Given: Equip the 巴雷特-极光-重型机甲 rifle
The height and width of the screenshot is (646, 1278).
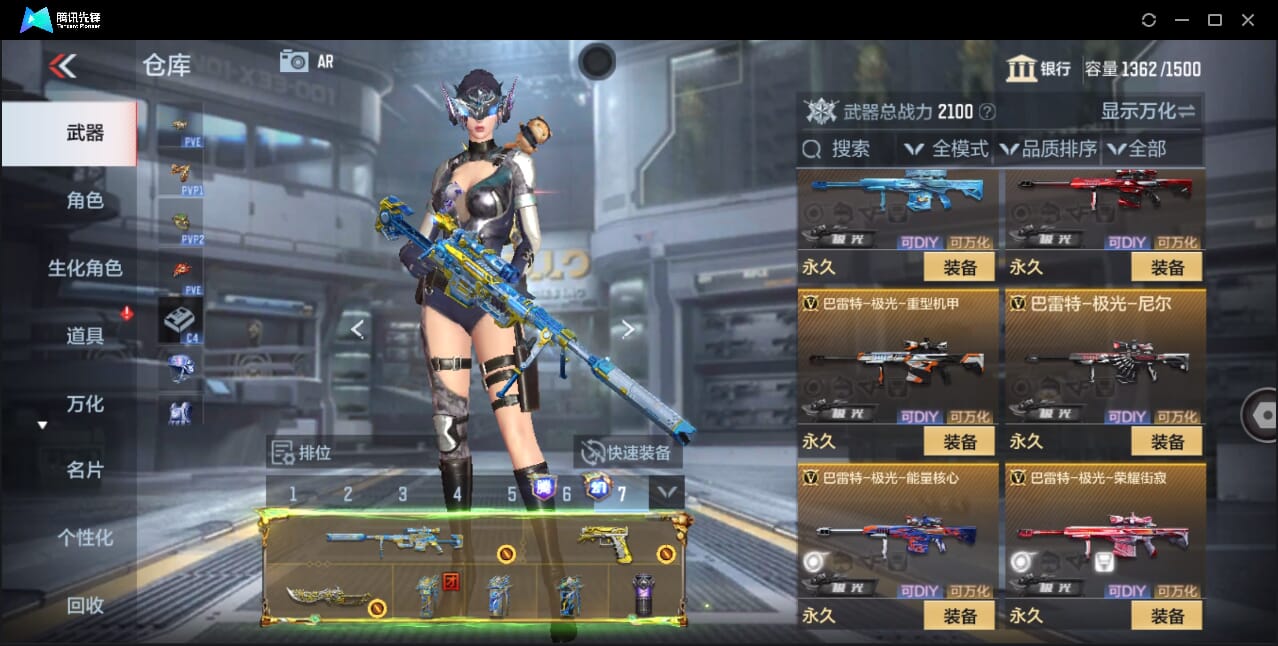Looking at the screenshot, I should 959,441.
